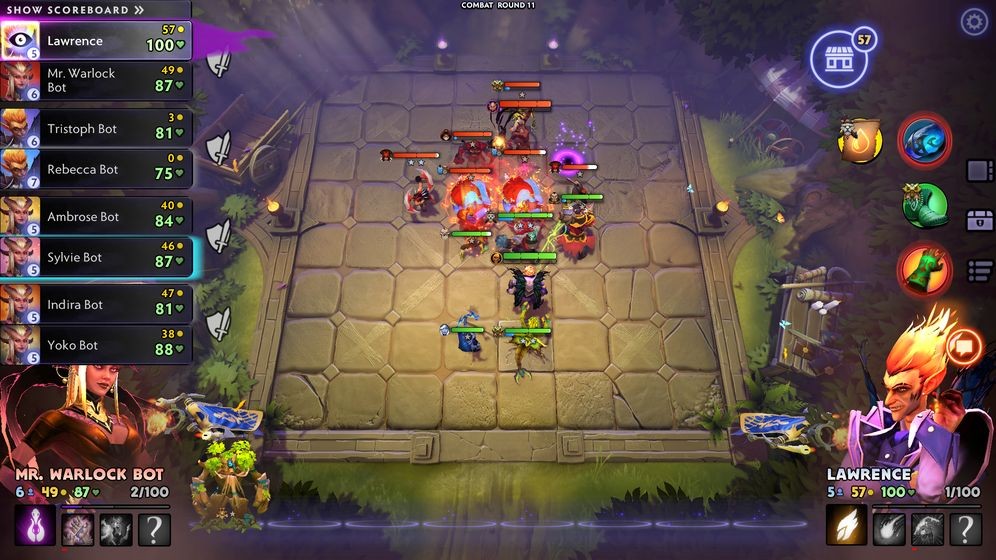Select the green gauntlet item
Screen dimensions: 996x560
(924, 269)
